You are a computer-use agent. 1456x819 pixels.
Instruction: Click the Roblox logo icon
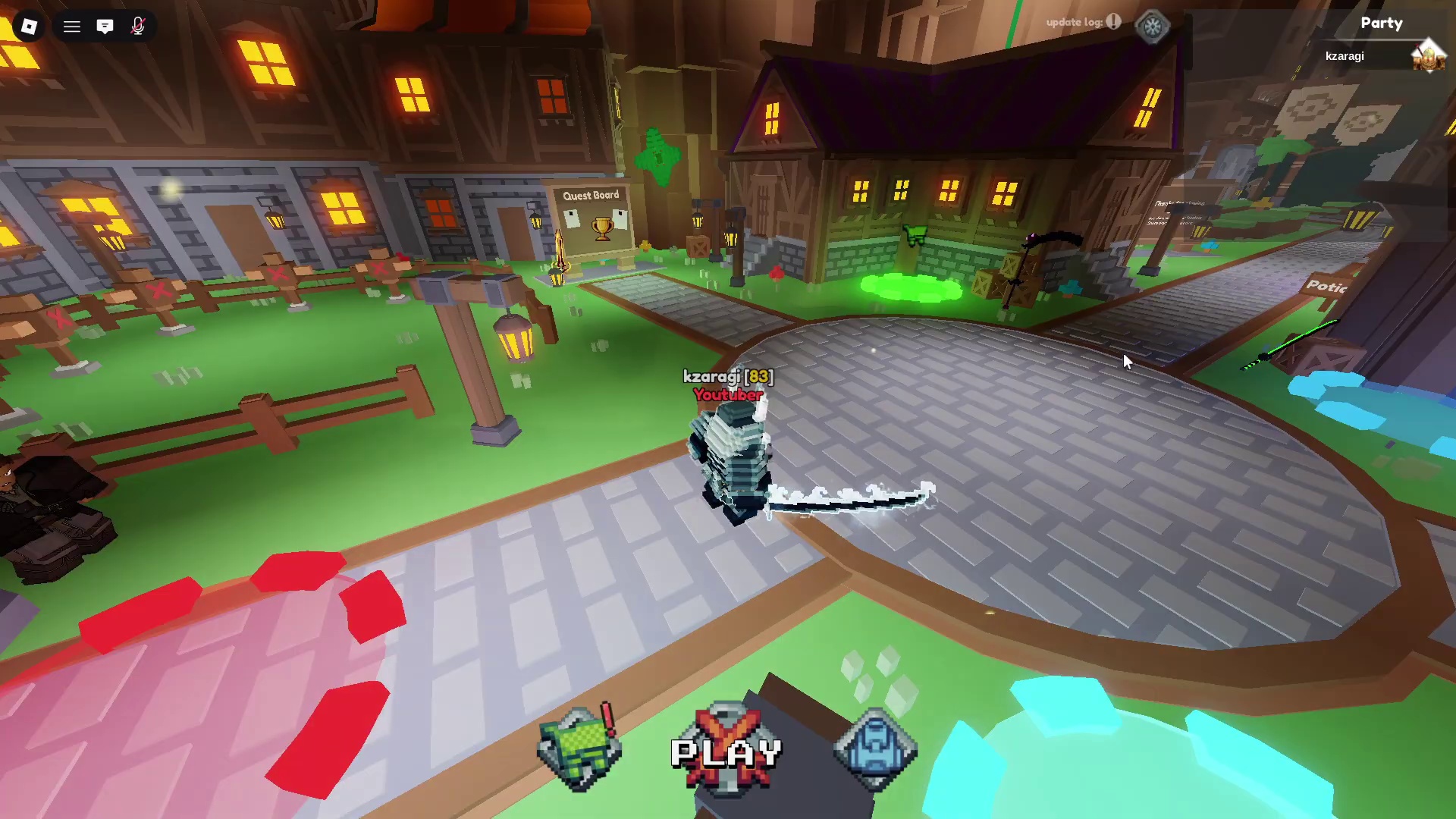tap(29, 26)
